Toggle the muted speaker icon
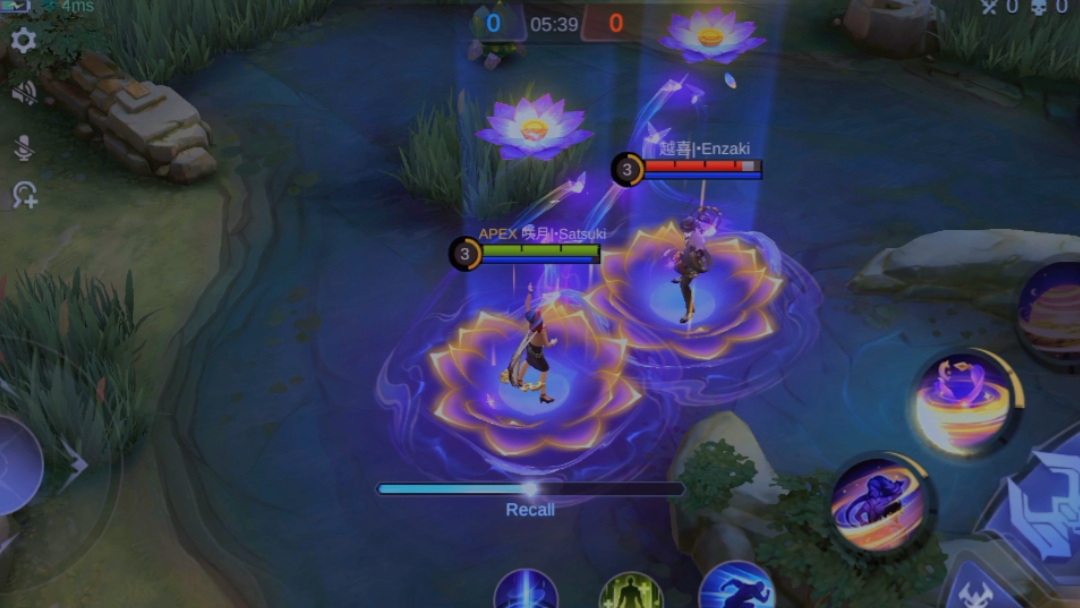The width and height of the screenshot is (1080, 608). tap(23, 93)
